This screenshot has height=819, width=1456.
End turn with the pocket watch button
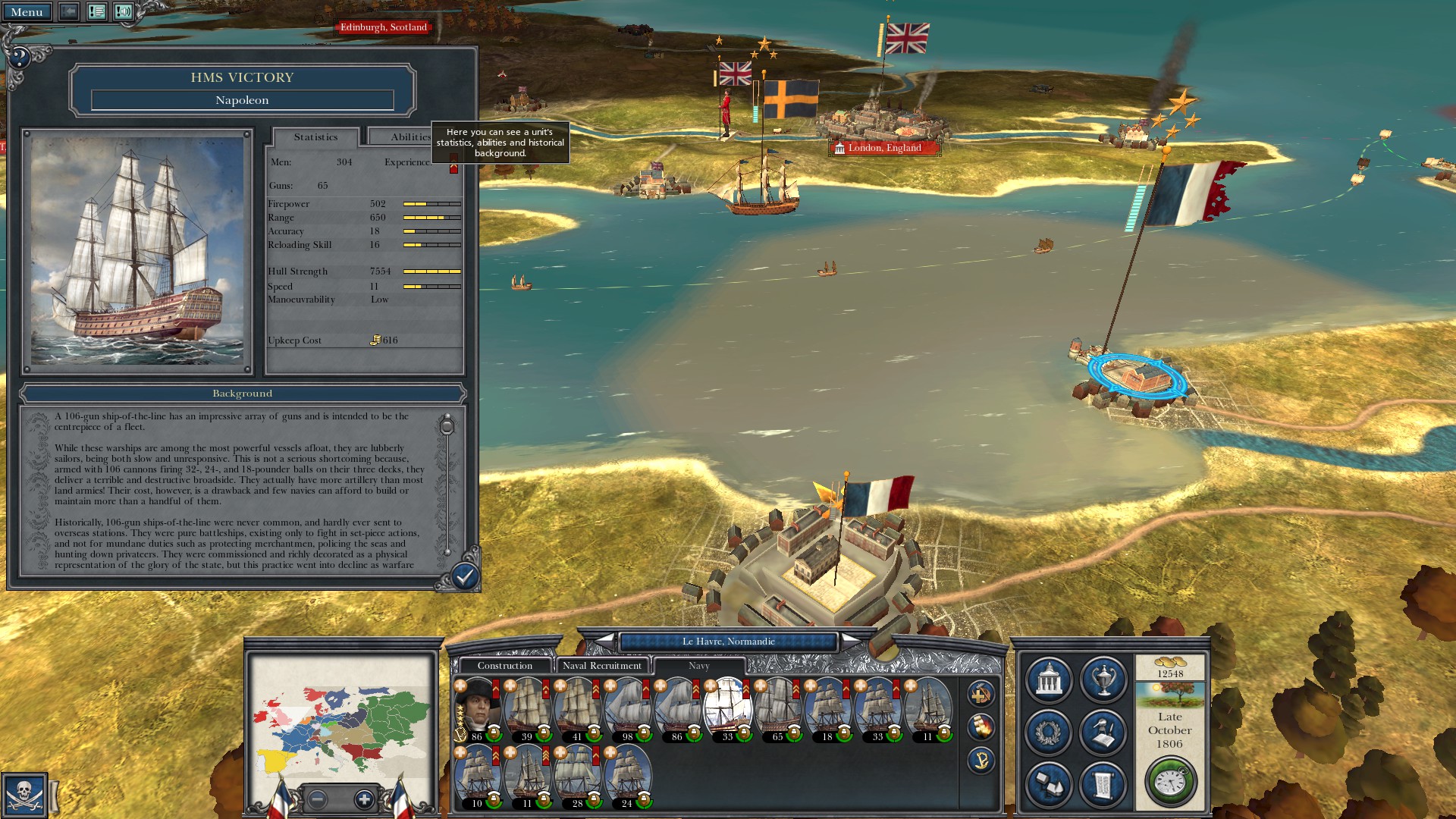[x=1170, y=781]
